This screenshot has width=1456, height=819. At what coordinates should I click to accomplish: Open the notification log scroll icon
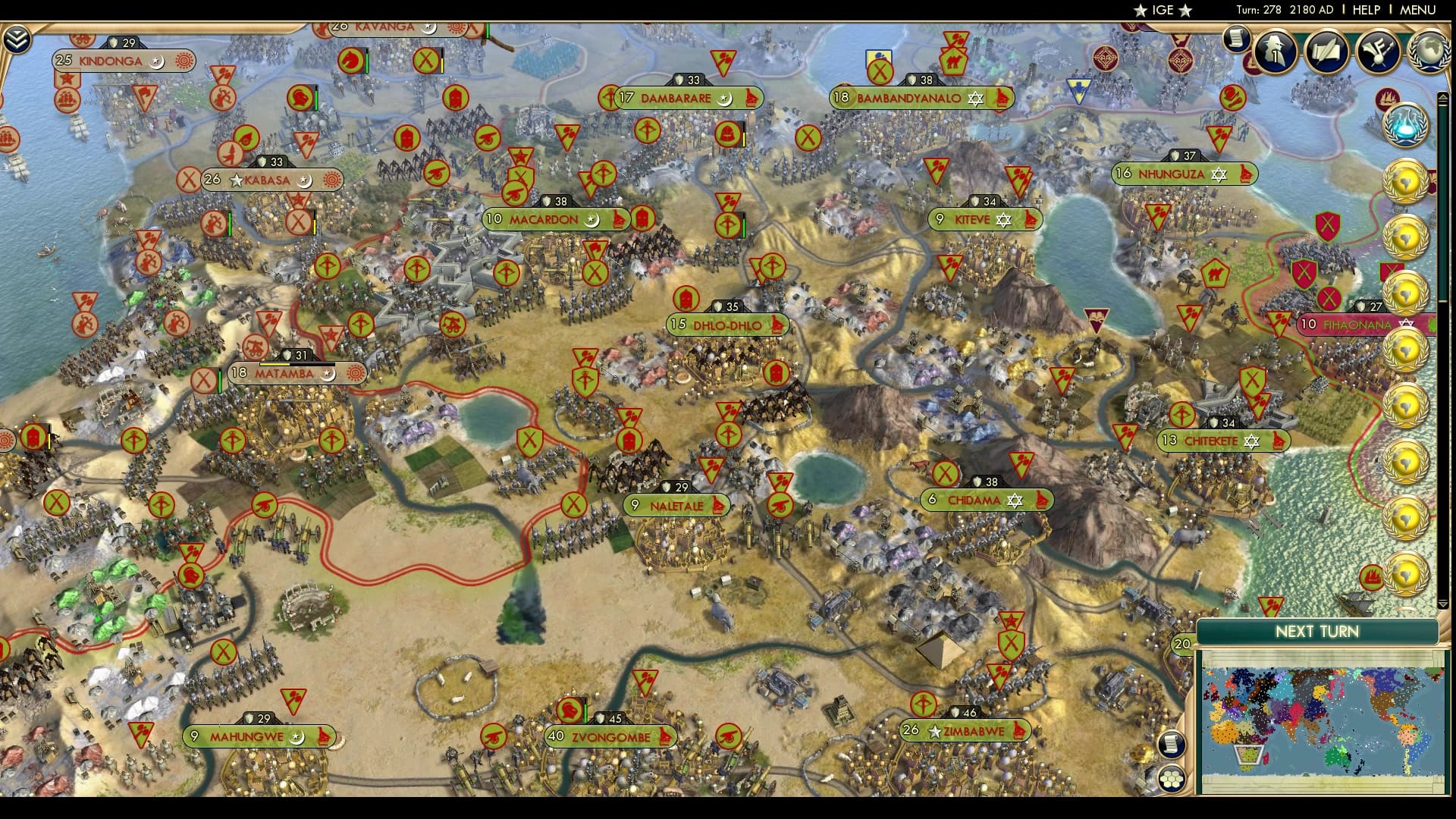click(x=1238, y=38)
